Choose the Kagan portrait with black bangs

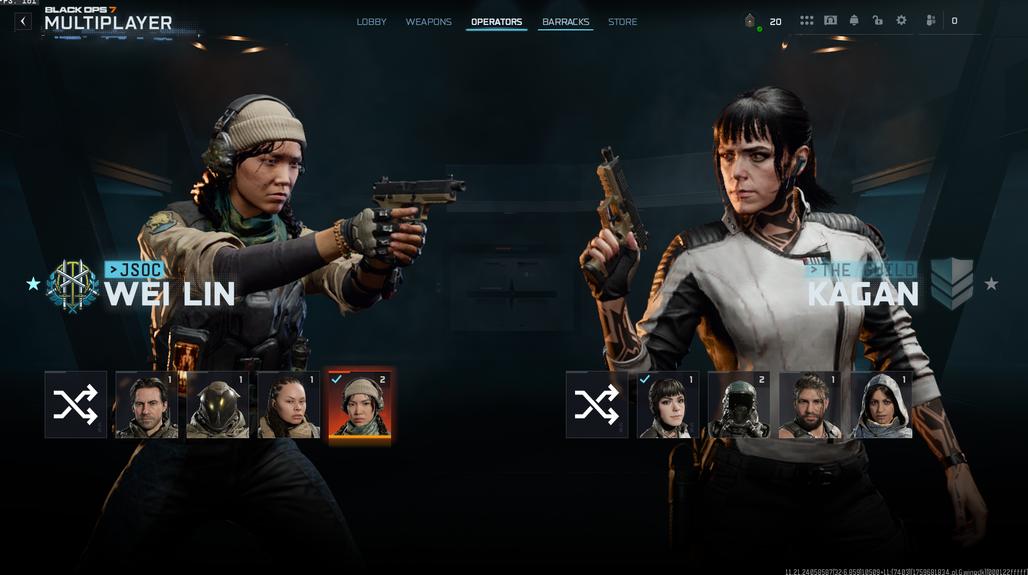click(667, 405)
